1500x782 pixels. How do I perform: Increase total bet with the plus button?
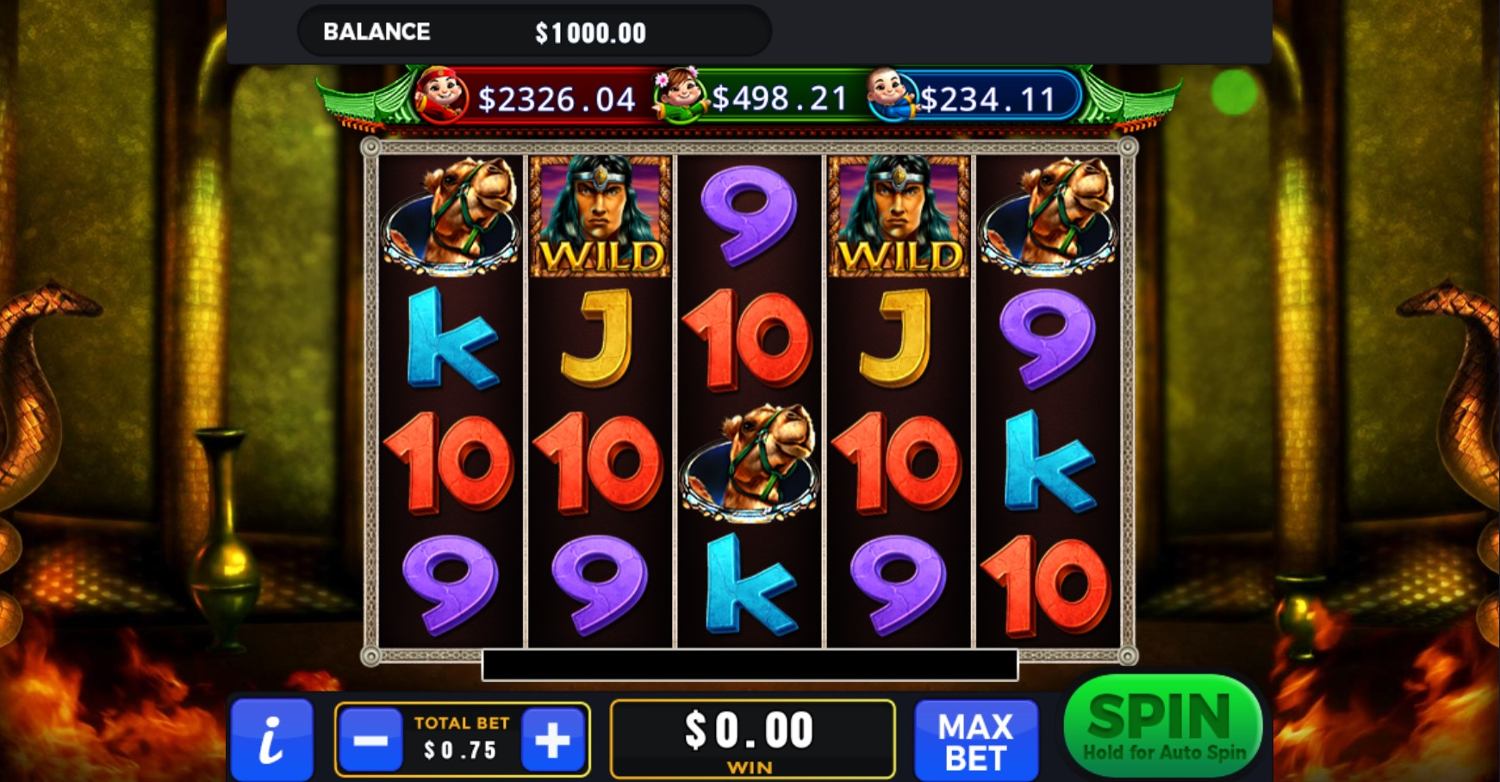point(553,741)
